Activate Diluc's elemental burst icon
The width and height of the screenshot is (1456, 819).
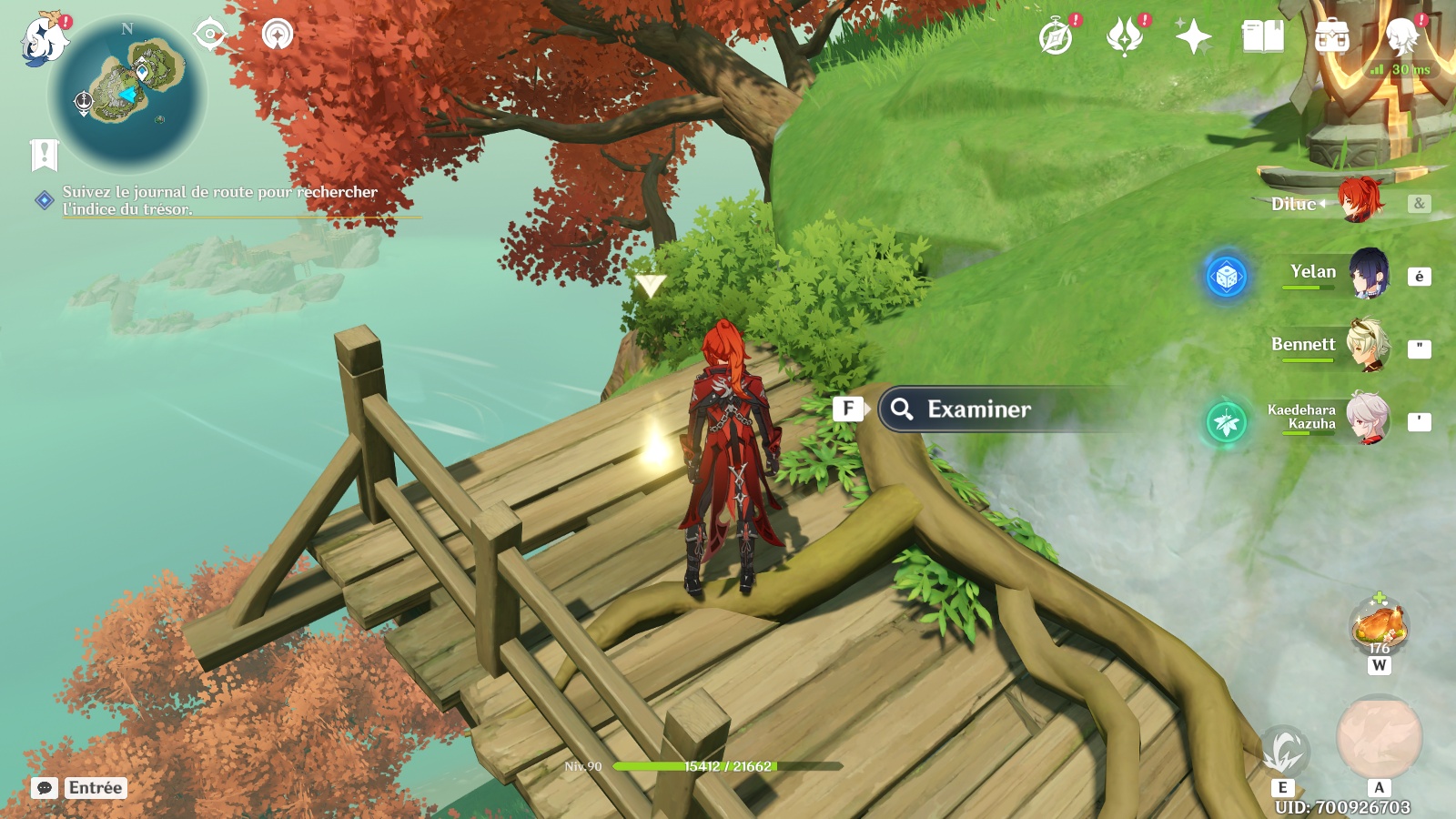point(1379,738)
